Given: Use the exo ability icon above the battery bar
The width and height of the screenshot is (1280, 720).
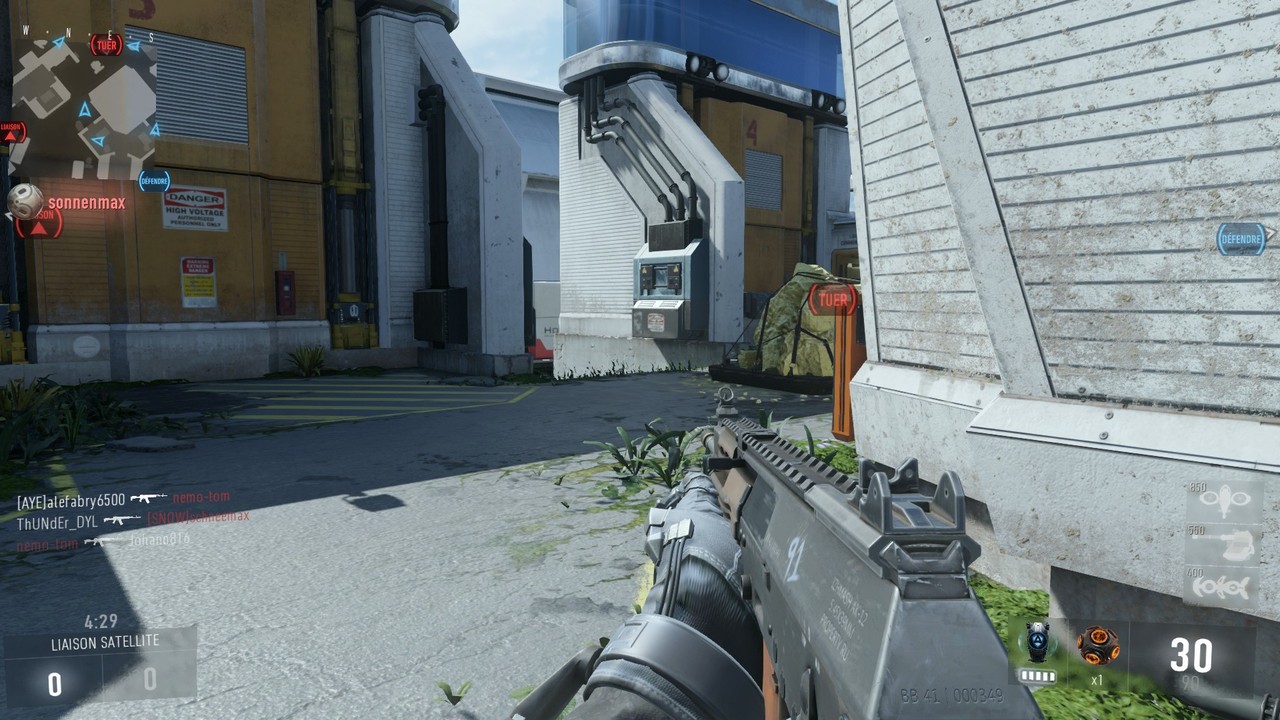Looking at the screenshot, I should [1037, 643].
